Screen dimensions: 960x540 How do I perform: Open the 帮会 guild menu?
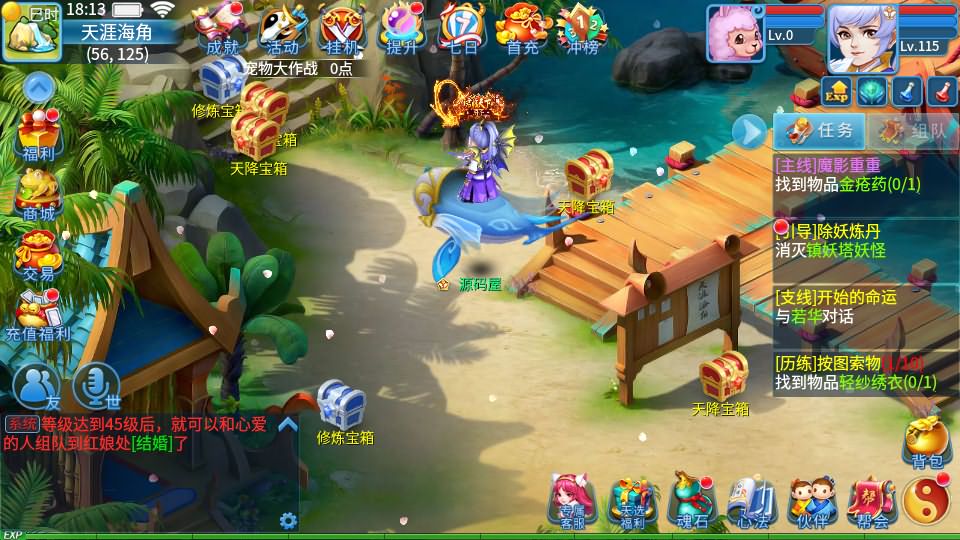pos(871,500)
